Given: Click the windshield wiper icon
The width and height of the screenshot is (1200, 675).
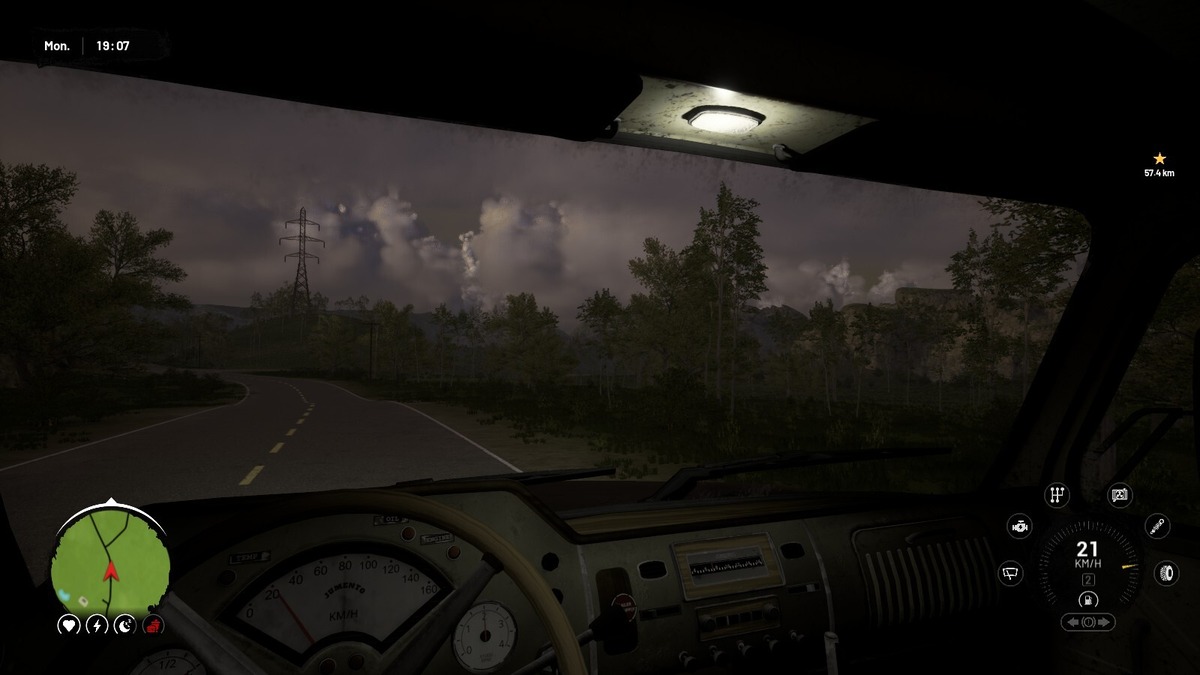Looking at the screenshot, I should [1011, 573].
